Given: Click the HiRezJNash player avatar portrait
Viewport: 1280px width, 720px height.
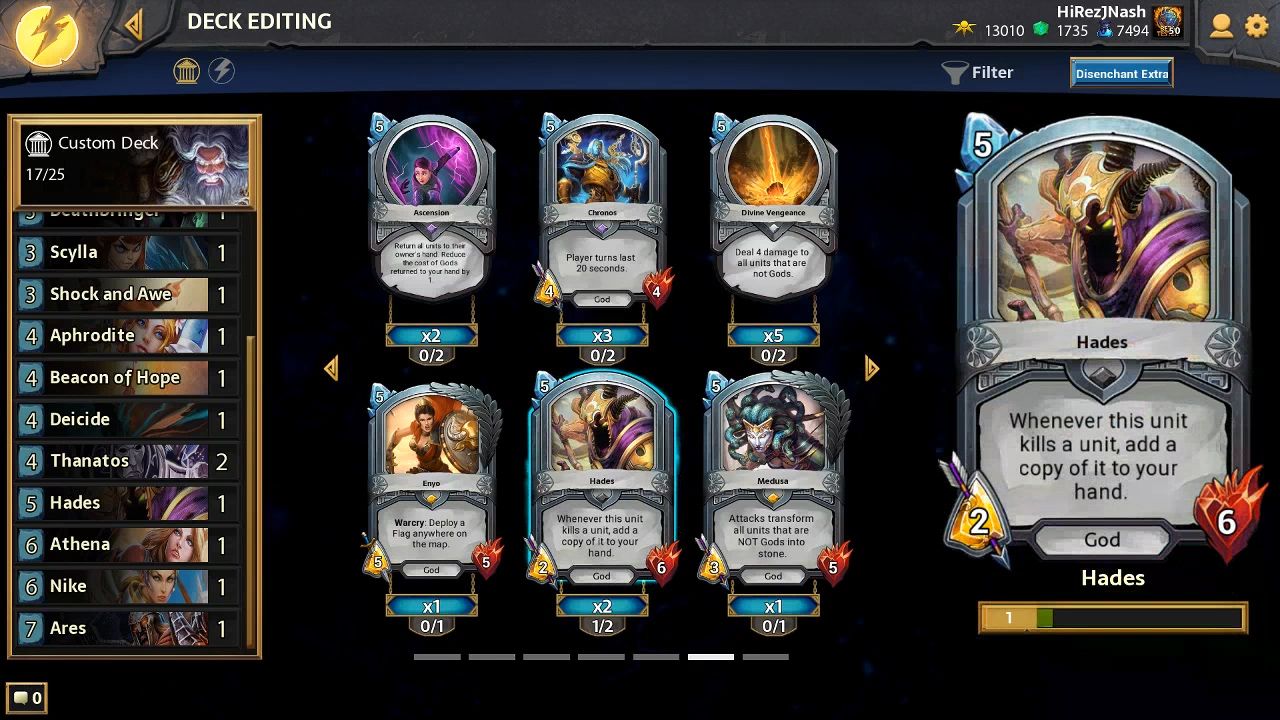Looking at the screenshot, I should tap(1168, 23).
